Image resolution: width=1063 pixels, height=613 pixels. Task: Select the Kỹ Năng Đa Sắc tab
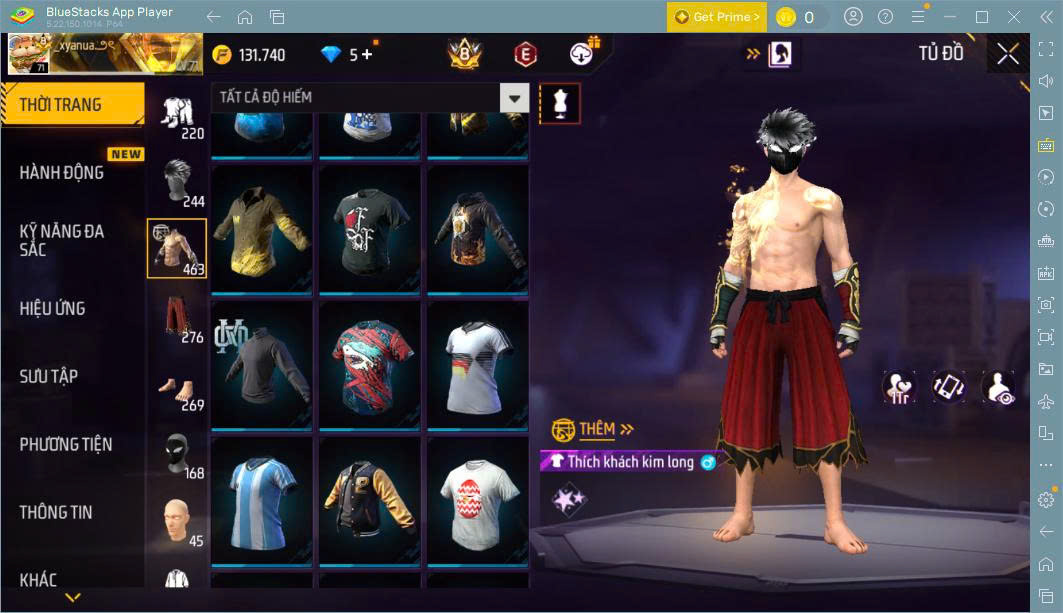coord(62,239)
